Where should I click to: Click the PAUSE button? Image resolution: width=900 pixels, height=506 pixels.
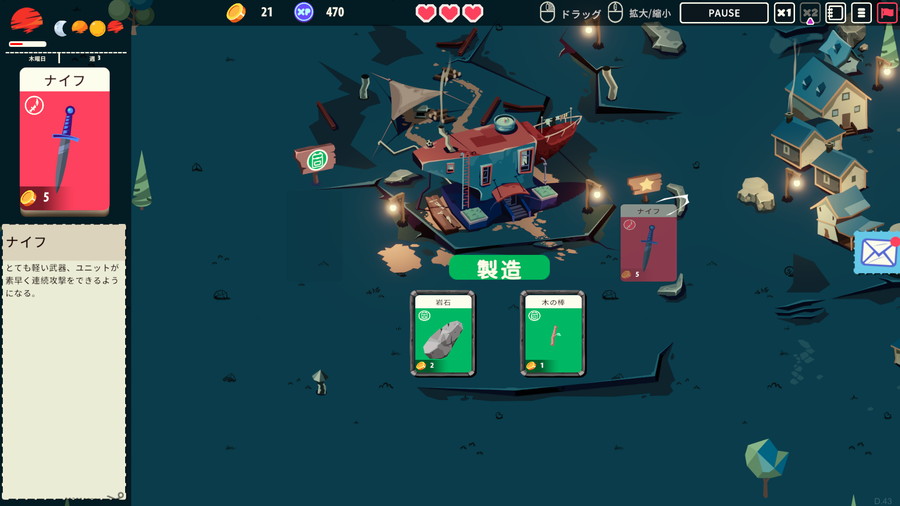point(723,13)
